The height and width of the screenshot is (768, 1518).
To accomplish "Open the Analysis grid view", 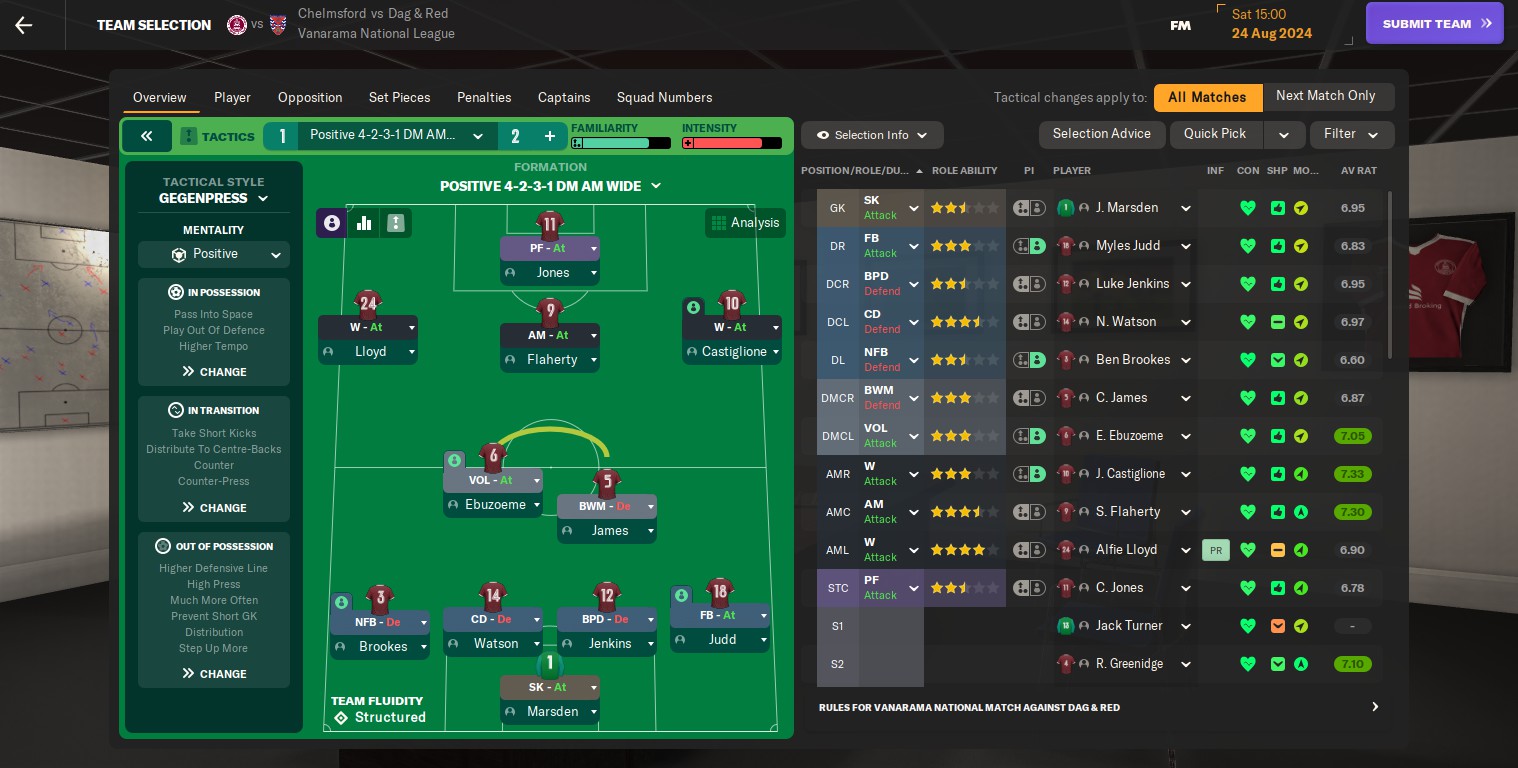I will tap(745, 222).
